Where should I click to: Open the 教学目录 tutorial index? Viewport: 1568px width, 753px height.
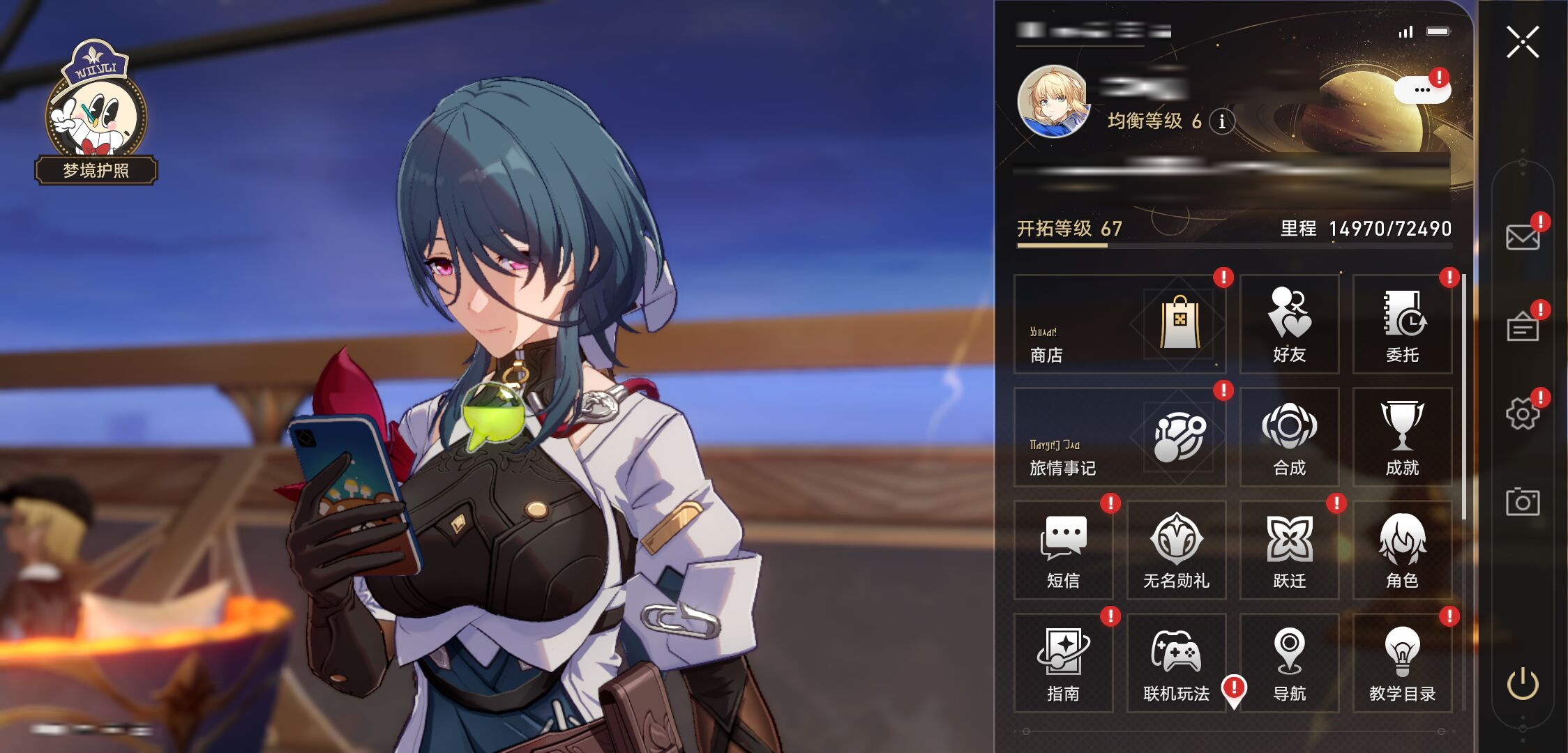click(1402, 663)
